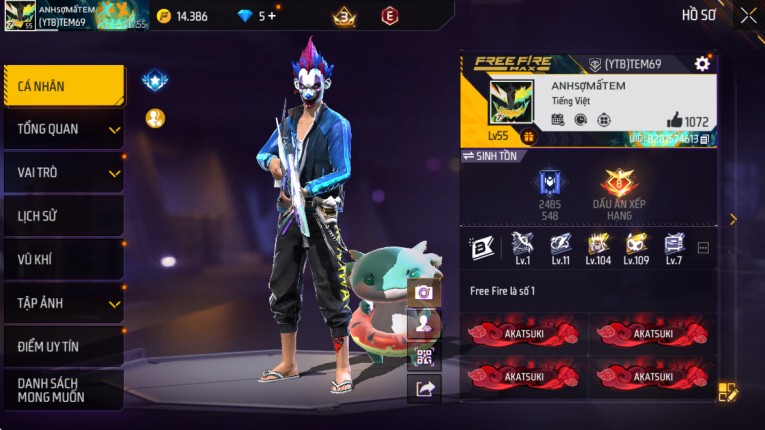The width and height of the screenshot is (765, 430).
Task: Show the Điểm Uy Tín page
Action: point(63,346)
